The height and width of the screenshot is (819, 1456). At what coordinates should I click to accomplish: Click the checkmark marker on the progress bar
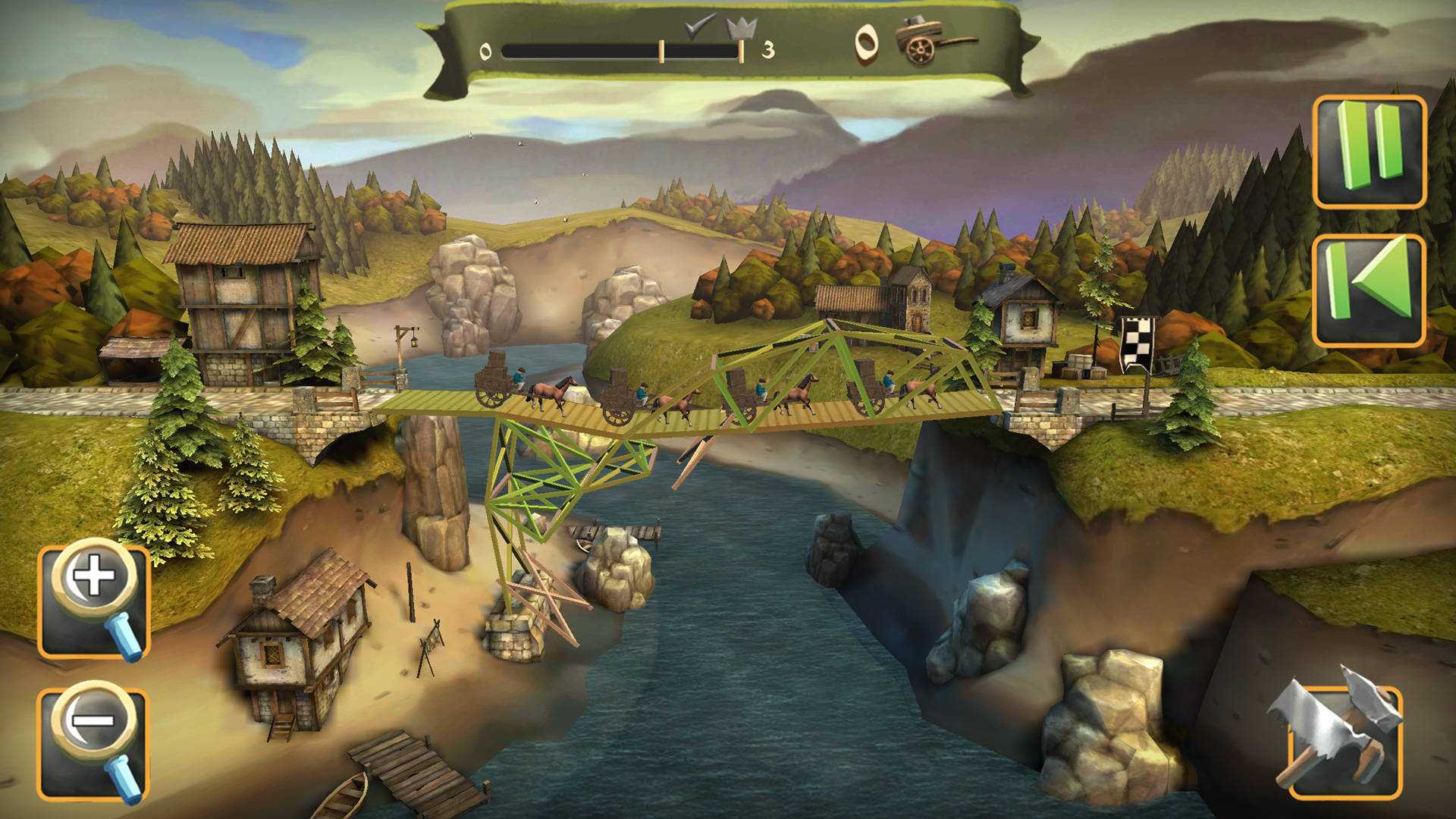[x=661, y=51]
